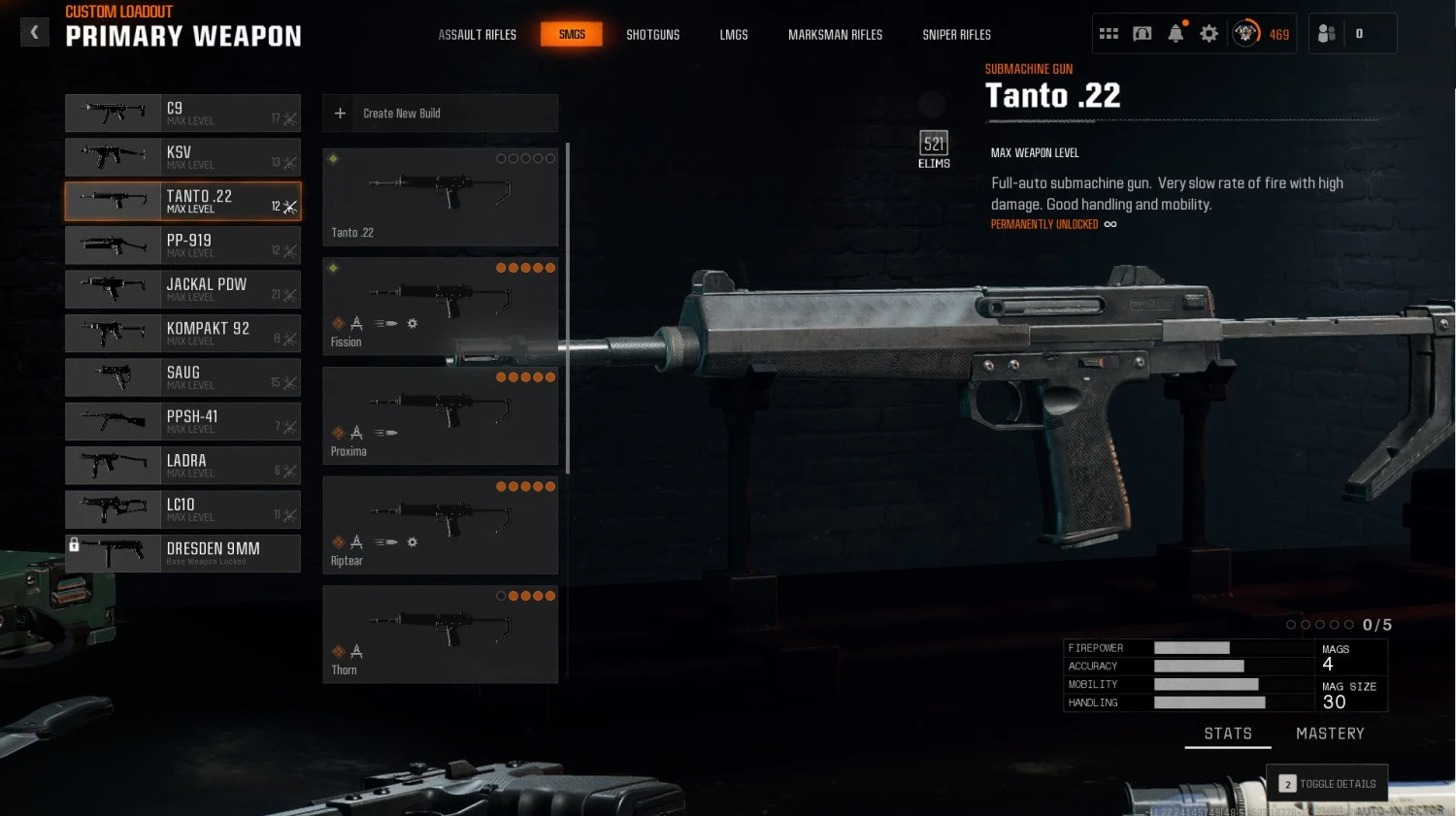
Task: Open the Shotguns category
Action: [652, 35]
